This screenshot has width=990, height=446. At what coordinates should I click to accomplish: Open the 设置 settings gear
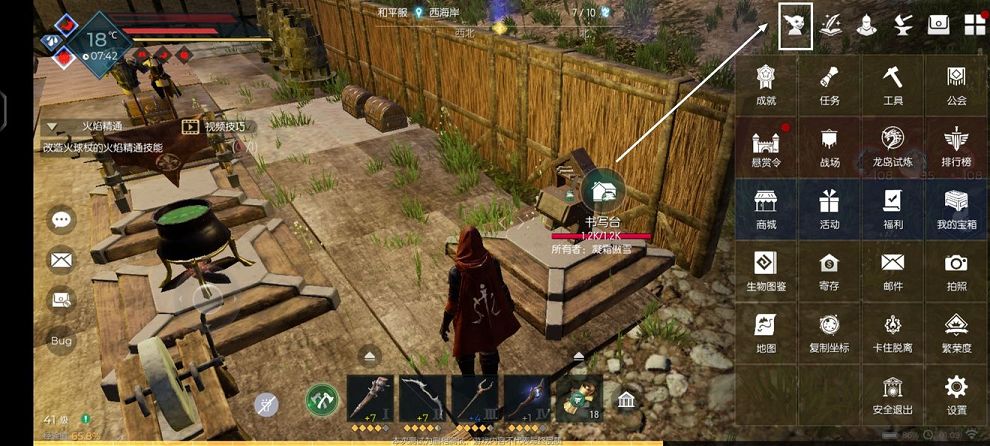[956, 393]
